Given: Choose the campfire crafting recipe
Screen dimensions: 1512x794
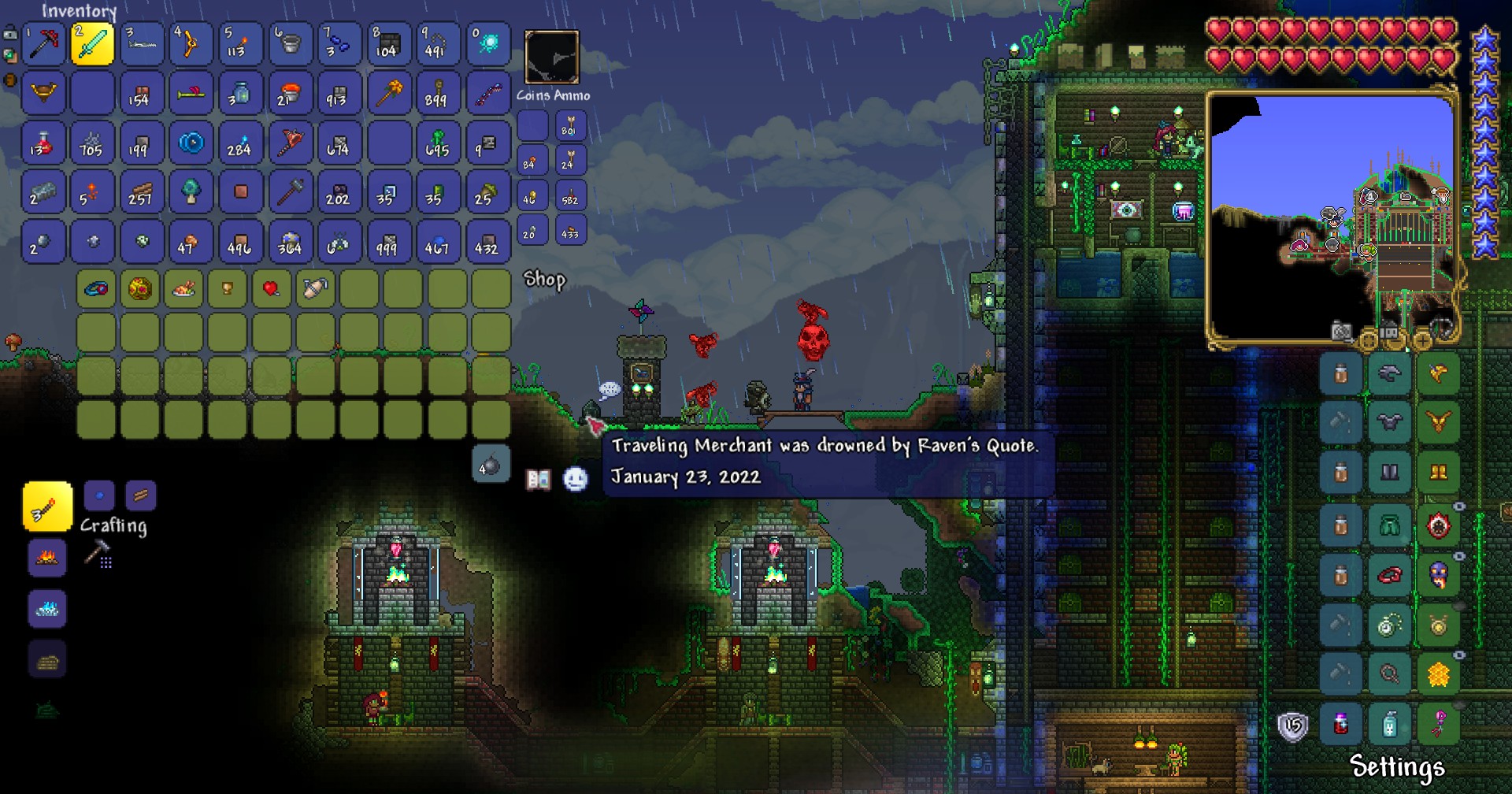Looking at the screenshot, I should pyautogui.click(x=47, y=558).
